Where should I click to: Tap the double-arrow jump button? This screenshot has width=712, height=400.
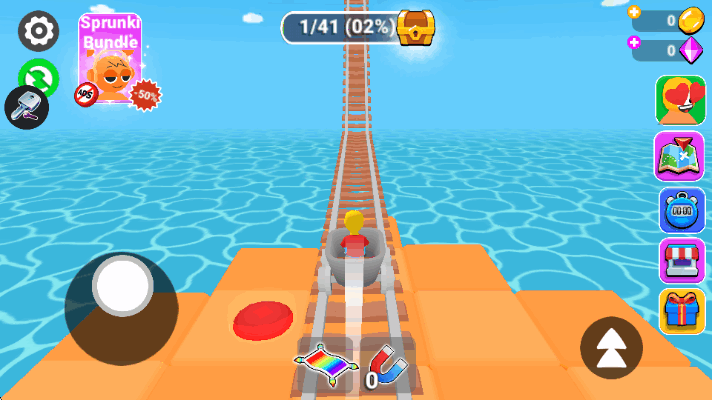[611, 348]
